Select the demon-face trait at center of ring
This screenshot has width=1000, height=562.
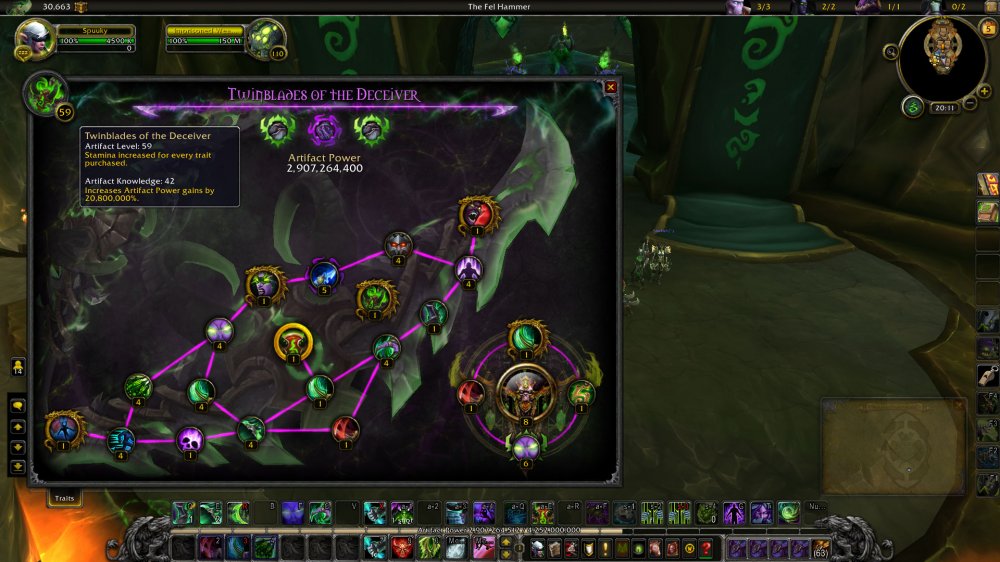pyautogui.click(x=526, y=390)
